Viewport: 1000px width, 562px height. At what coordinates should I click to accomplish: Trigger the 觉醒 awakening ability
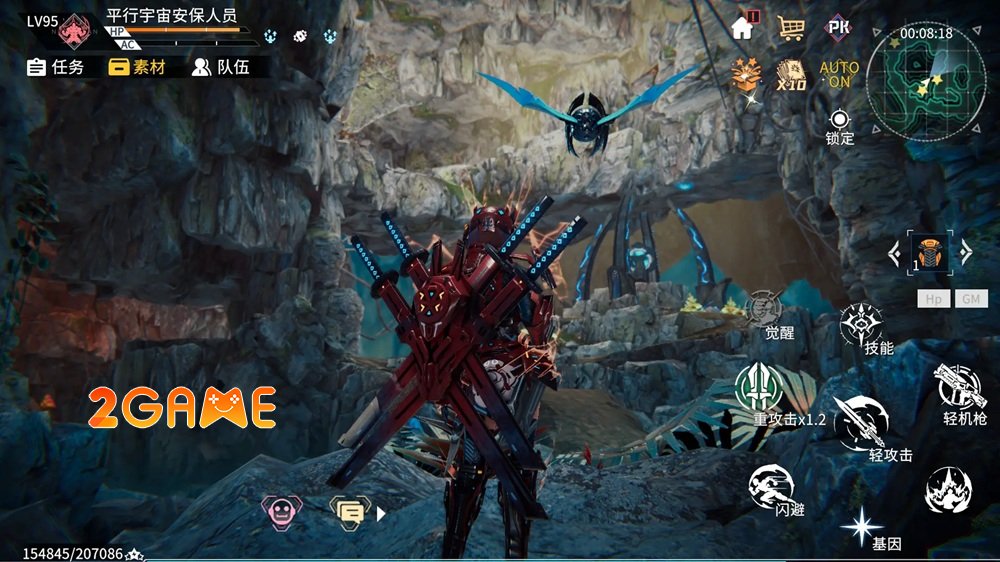tap(765, 313)
